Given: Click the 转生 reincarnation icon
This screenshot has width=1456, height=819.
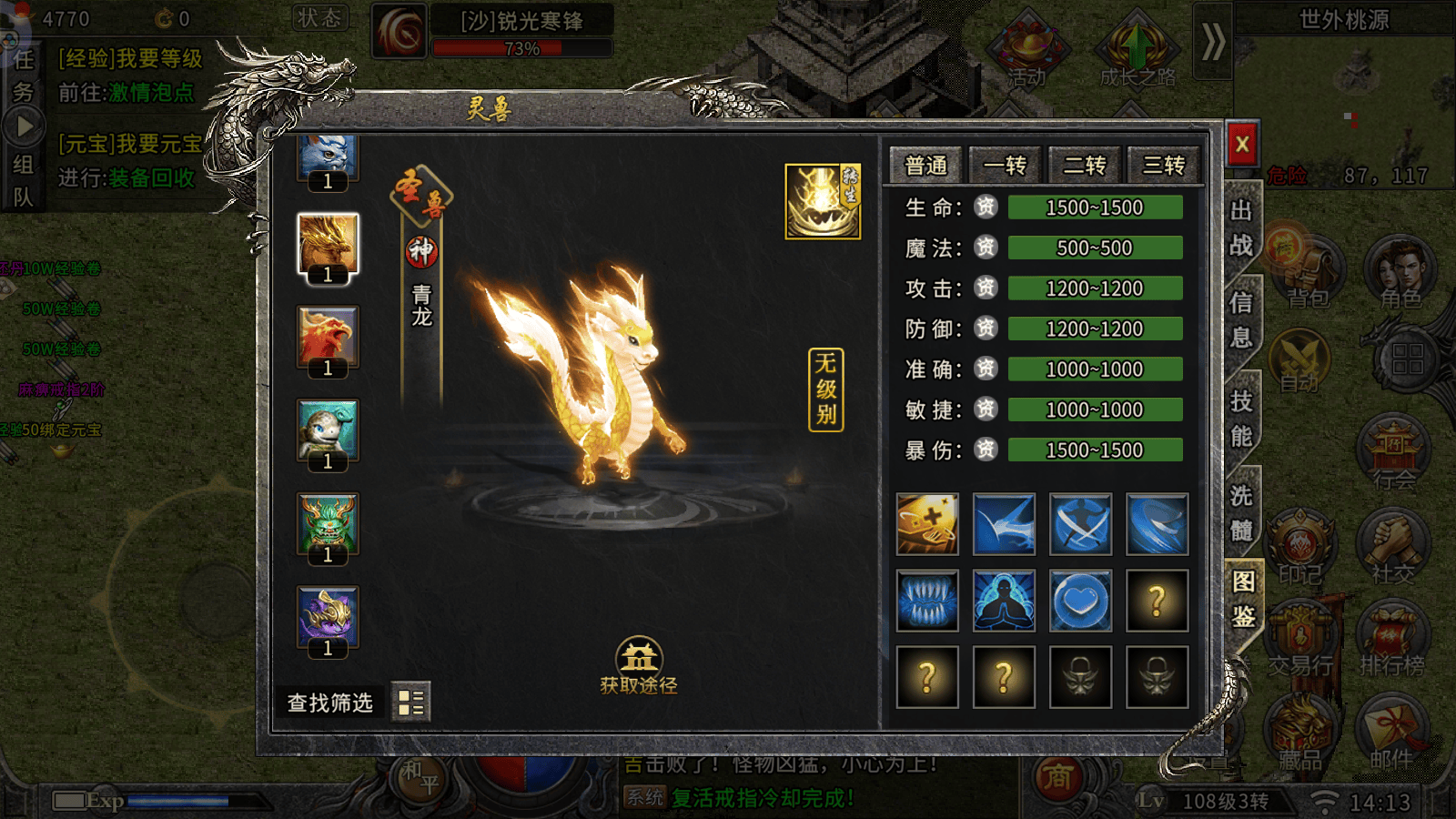Looking at the screenshot, I should click(x=823, y=201).
